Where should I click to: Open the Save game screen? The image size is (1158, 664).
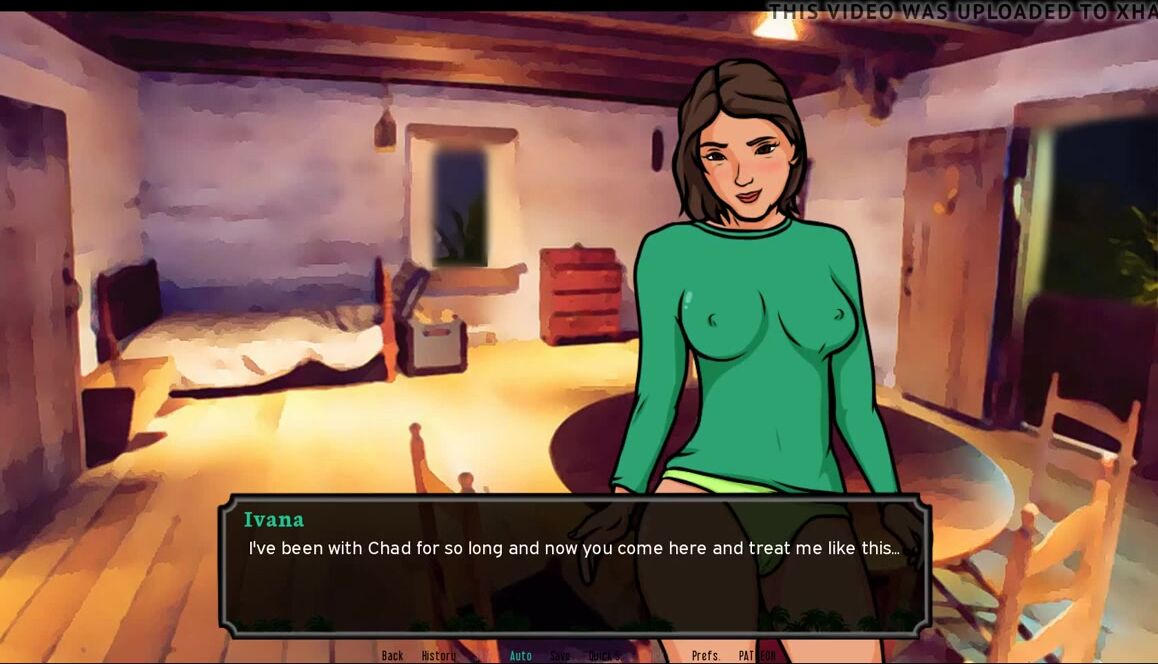[560, 656]
